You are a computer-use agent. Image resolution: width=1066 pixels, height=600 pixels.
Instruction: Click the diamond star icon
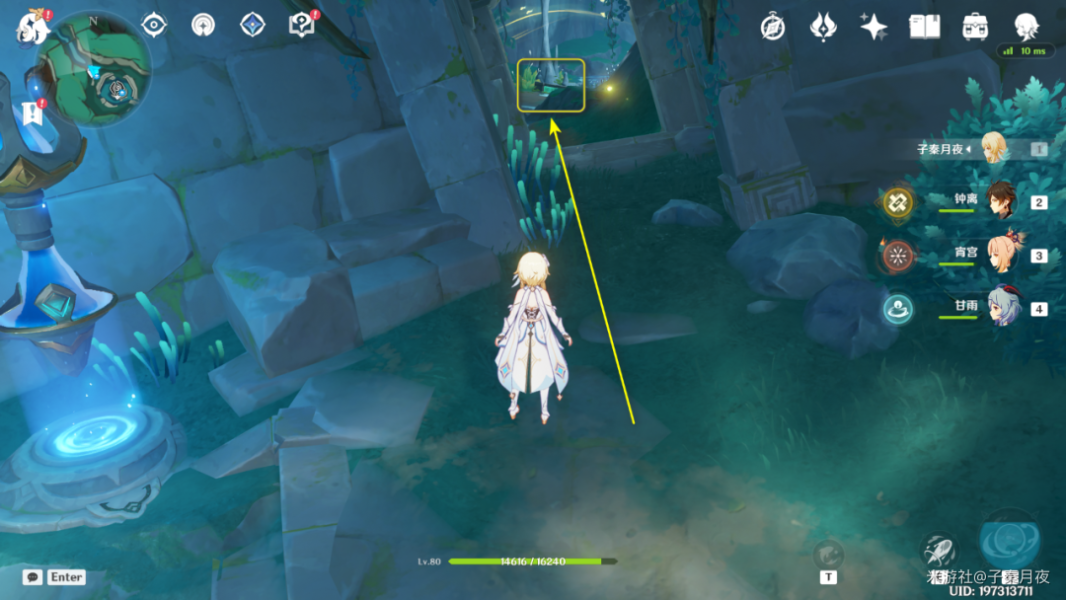point(252,25)
